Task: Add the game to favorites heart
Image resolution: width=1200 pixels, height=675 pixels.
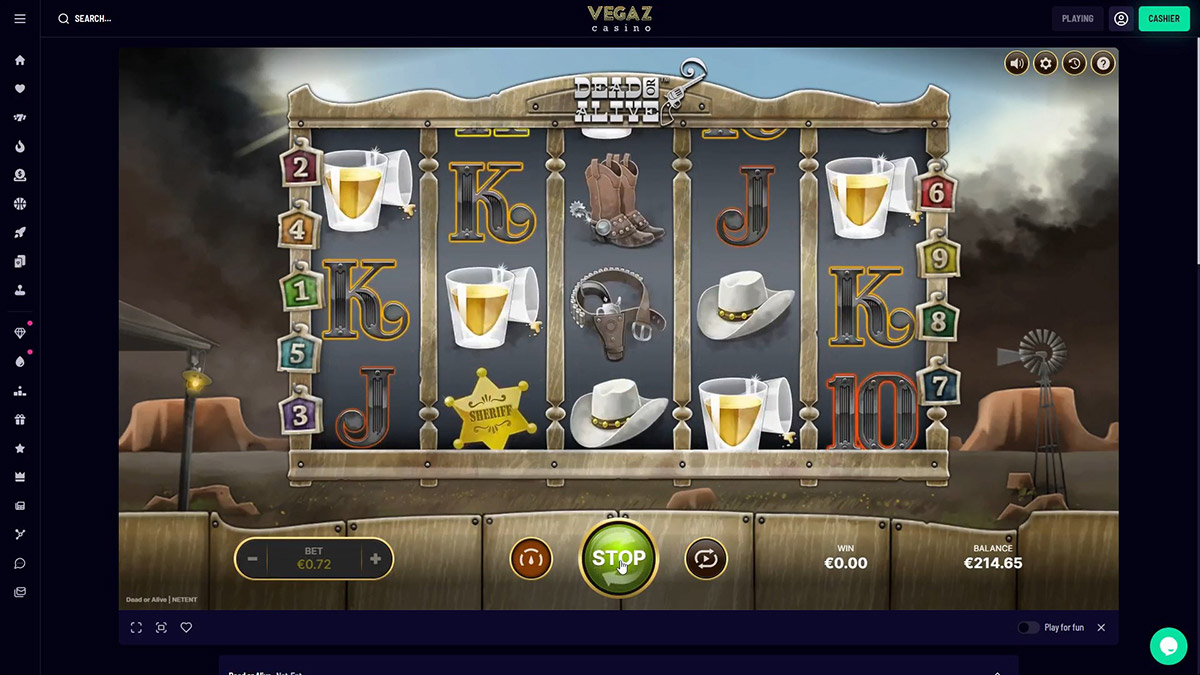Action: point(186,628)
